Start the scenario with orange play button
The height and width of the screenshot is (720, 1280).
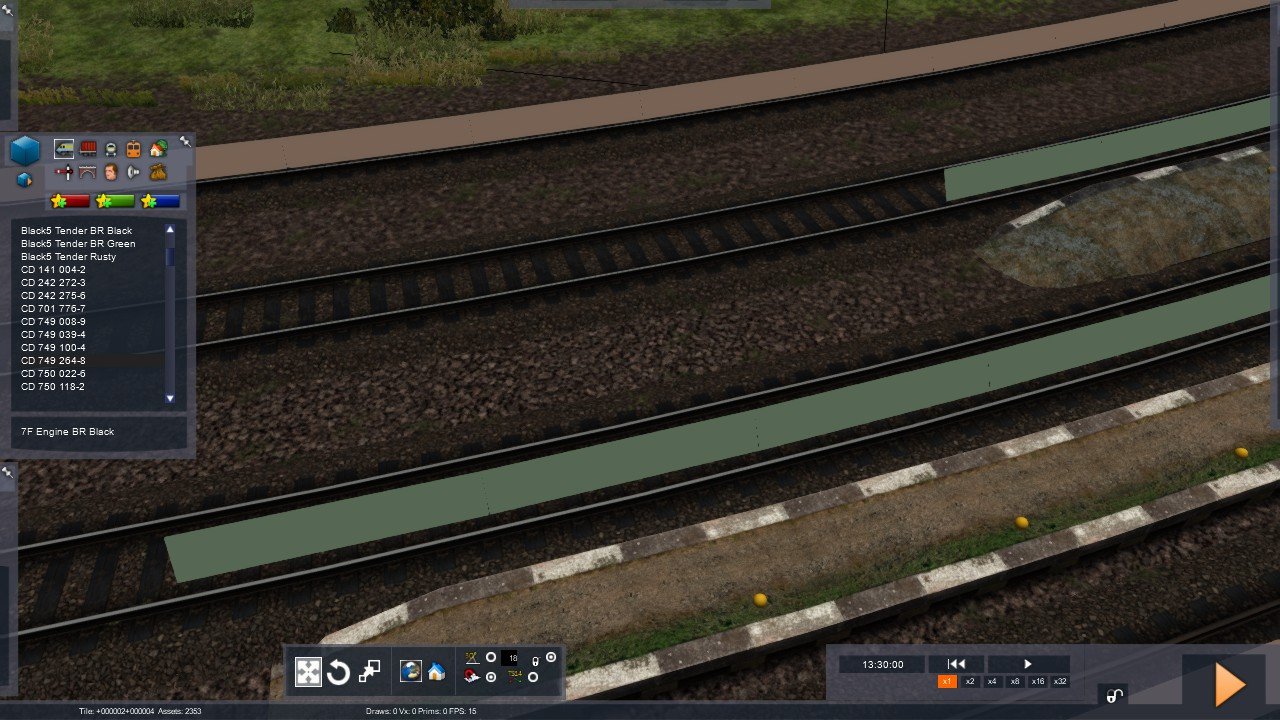(1229, 685)
